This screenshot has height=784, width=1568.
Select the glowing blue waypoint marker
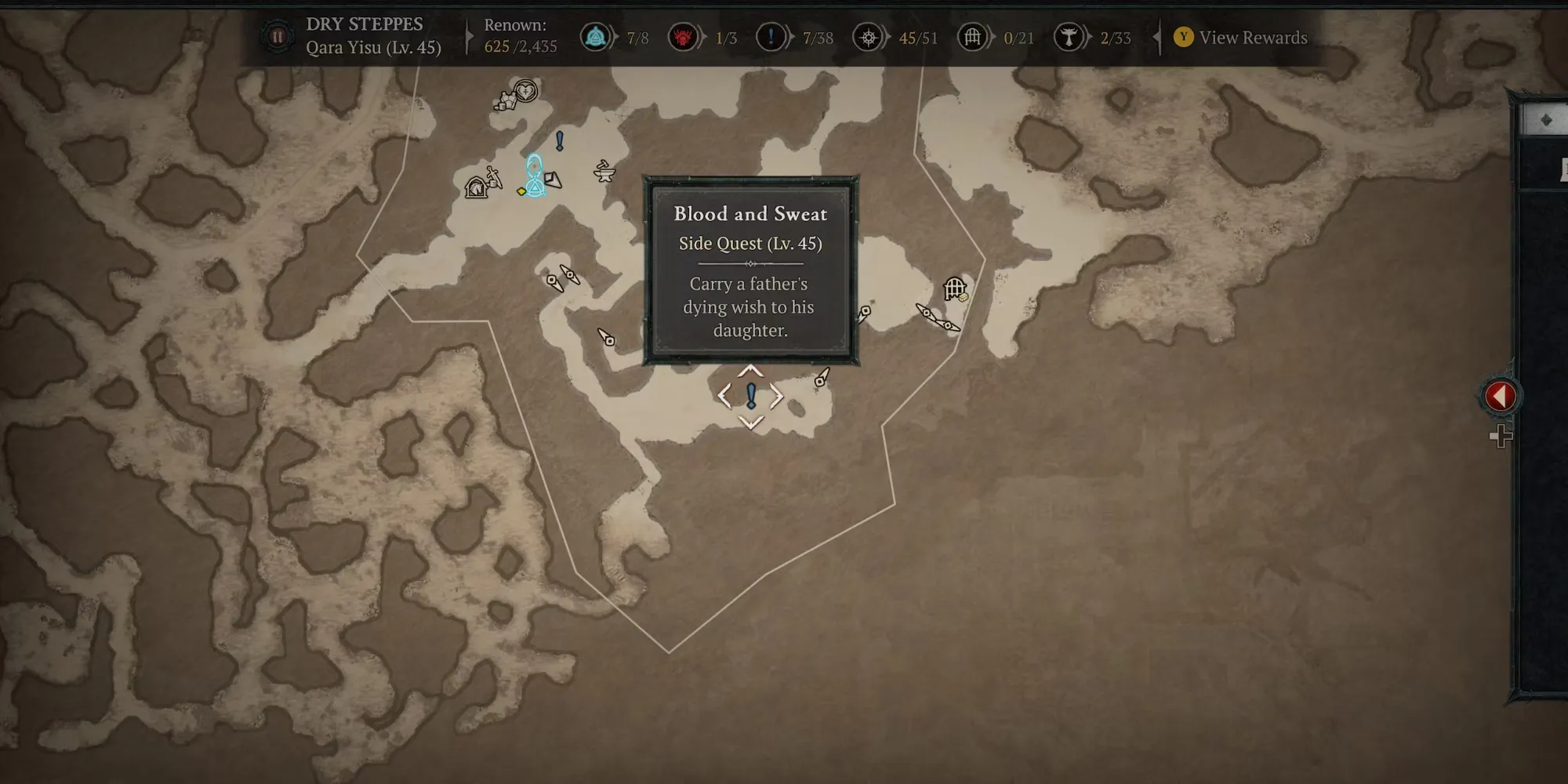534,176
